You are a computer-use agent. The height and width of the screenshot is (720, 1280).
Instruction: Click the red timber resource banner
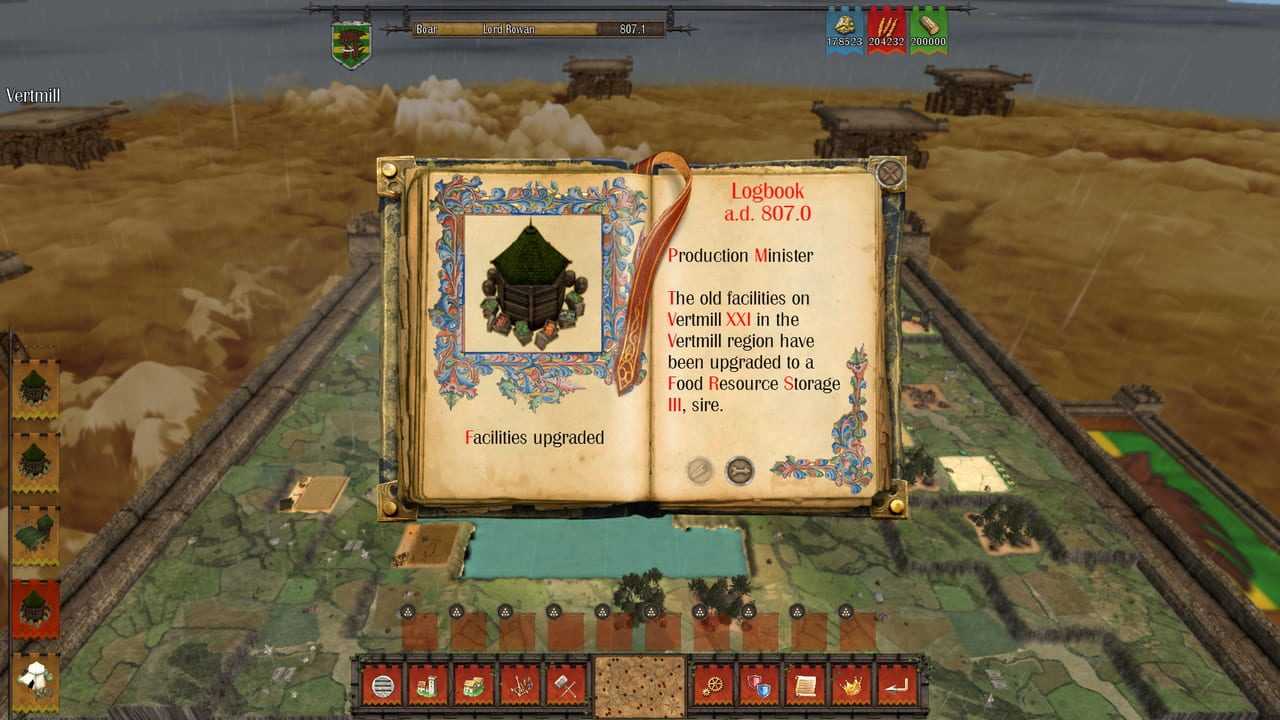pyautogui.click(x=887, y=30)
